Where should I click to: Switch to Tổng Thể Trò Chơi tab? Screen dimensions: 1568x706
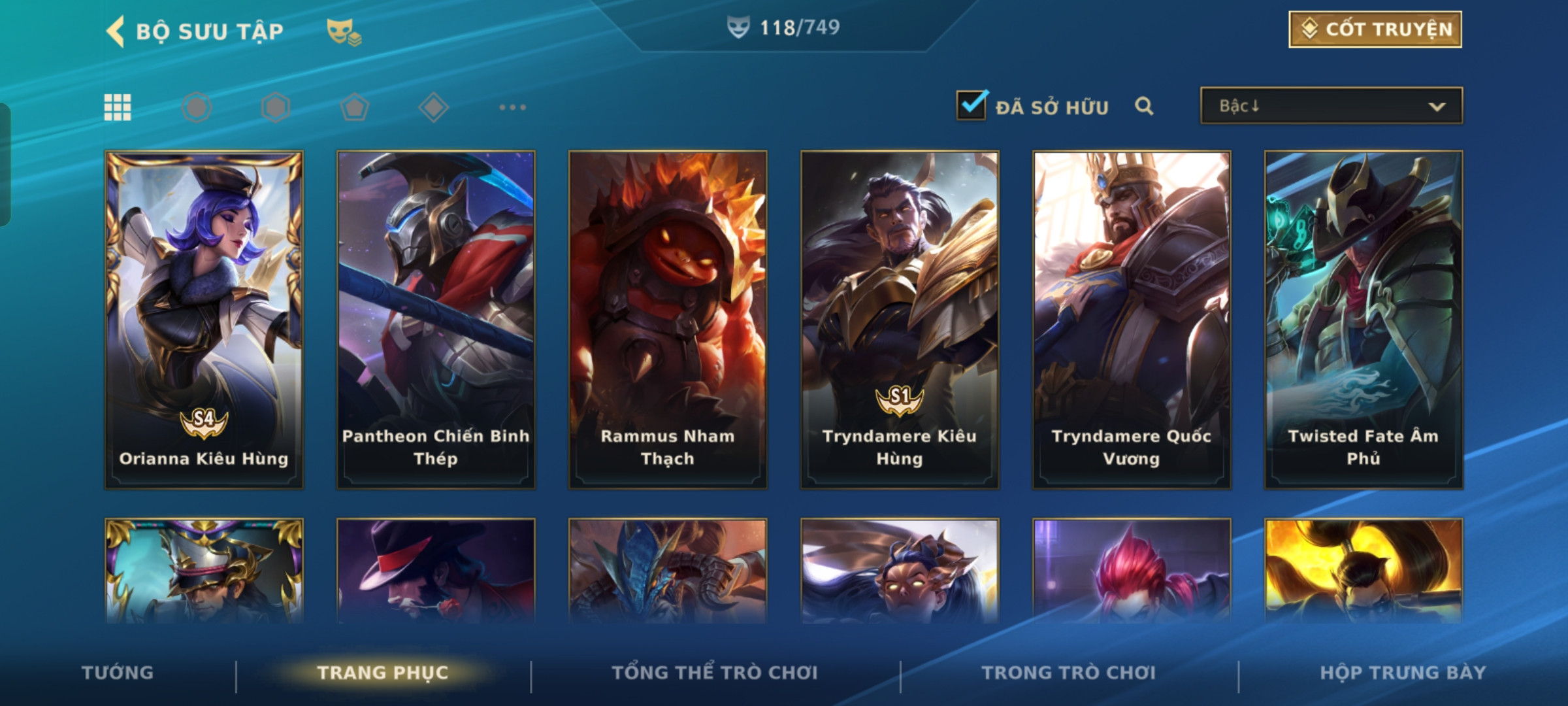714,672
